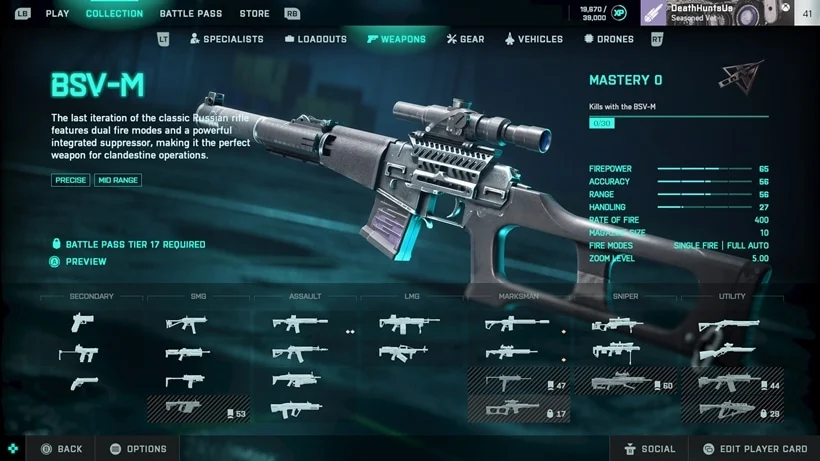The width and height of the screenshot is (820, 461).
Task: Edit Player Card
Action: [x=754, y=449]
